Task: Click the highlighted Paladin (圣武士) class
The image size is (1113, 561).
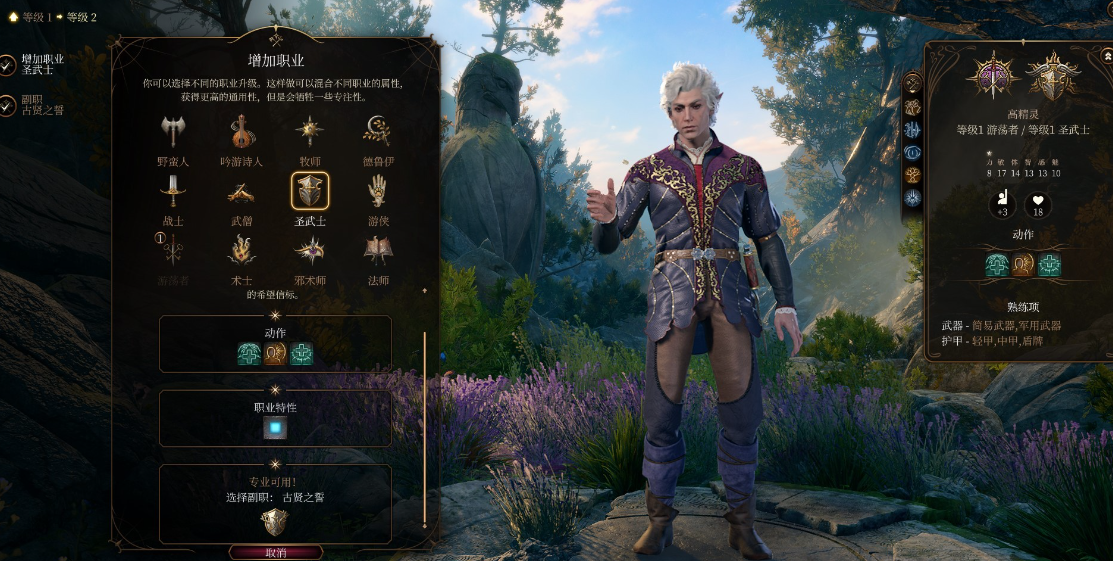Action: coord(309,191)
